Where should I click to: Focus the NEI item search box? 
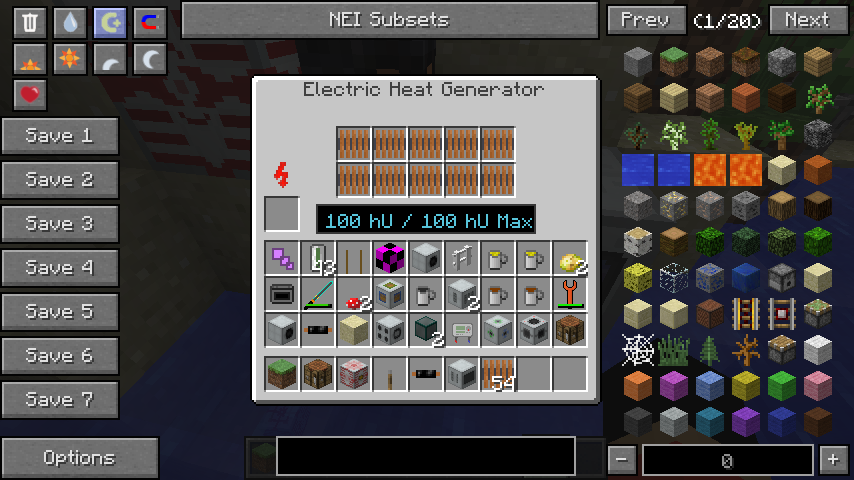(426, 456)
